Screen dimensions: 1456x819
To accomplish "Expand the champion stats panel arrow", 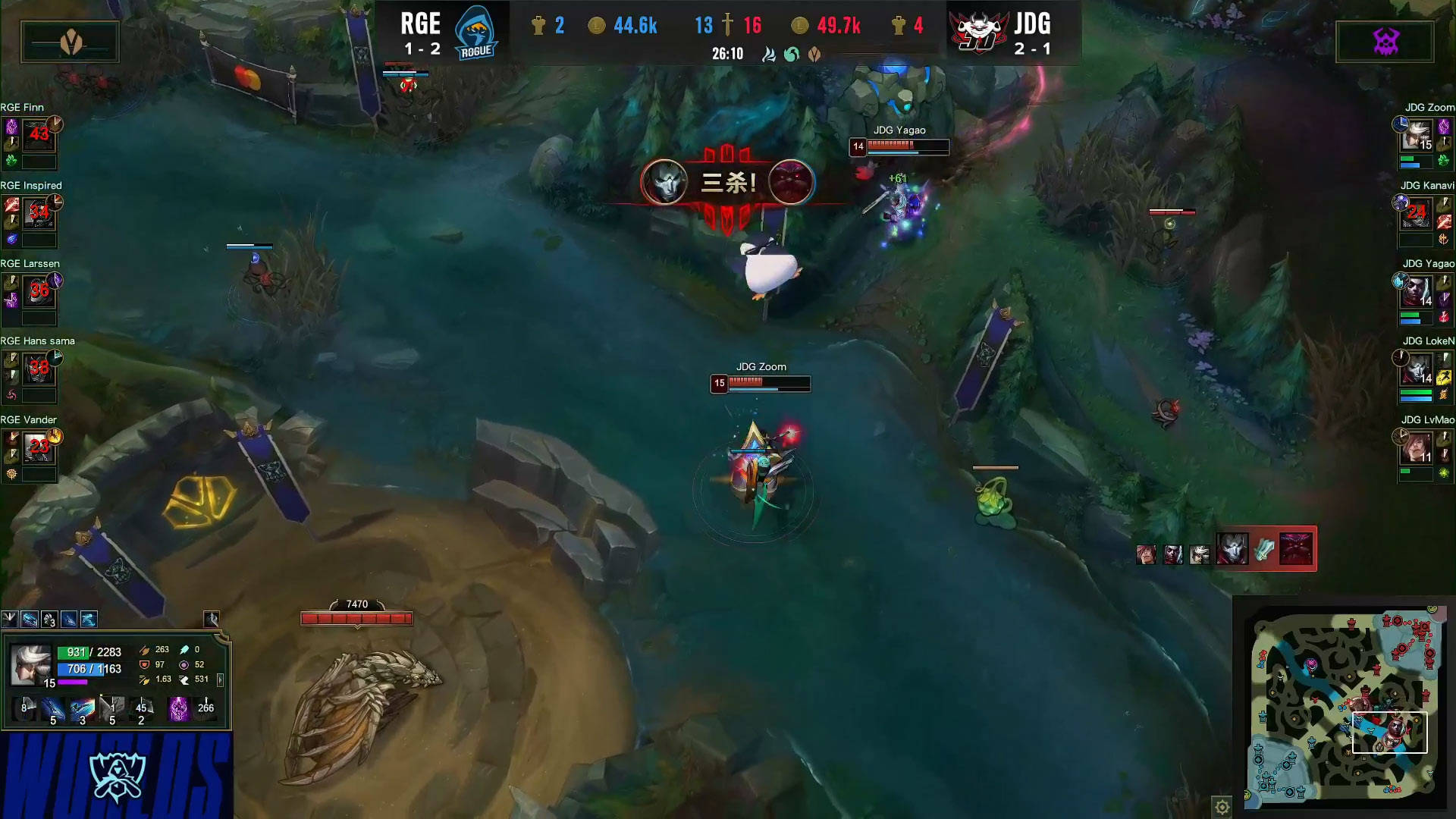I will tap(221, 679).
